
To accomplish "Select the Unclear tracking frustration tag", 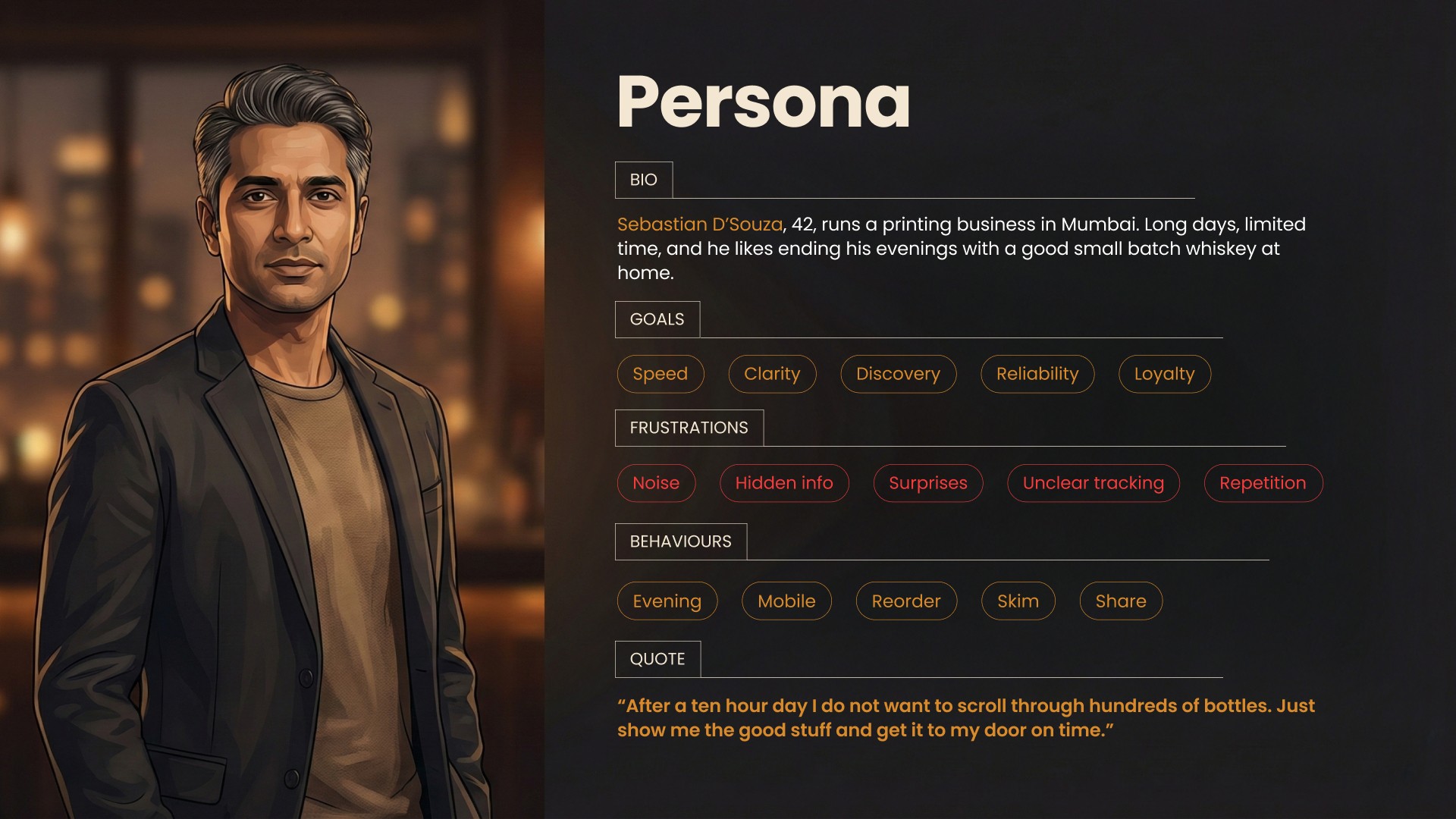I will (1093, 483).
